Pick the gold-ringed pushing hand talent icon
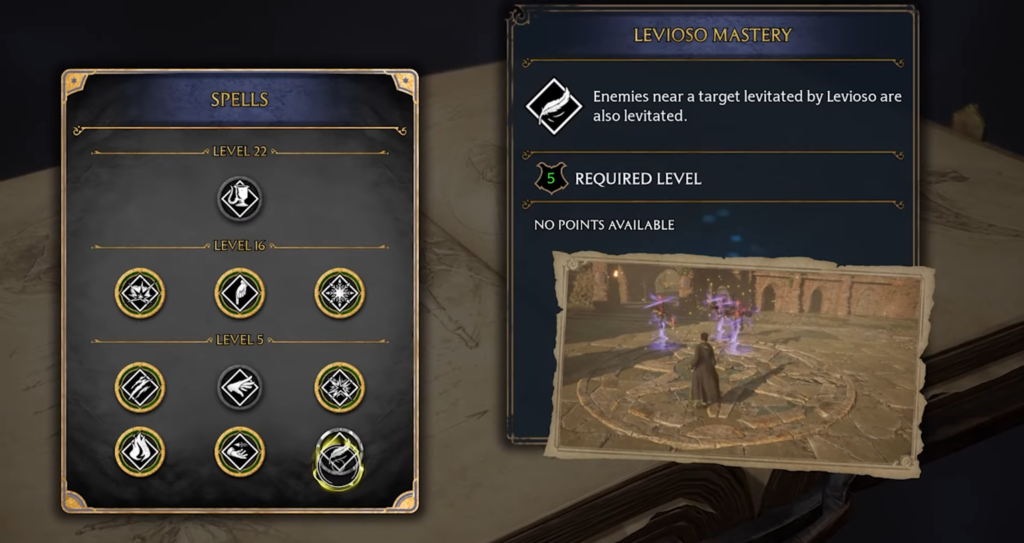The width and height of the screenshot is (1024, 543). (x=240, y=451)
